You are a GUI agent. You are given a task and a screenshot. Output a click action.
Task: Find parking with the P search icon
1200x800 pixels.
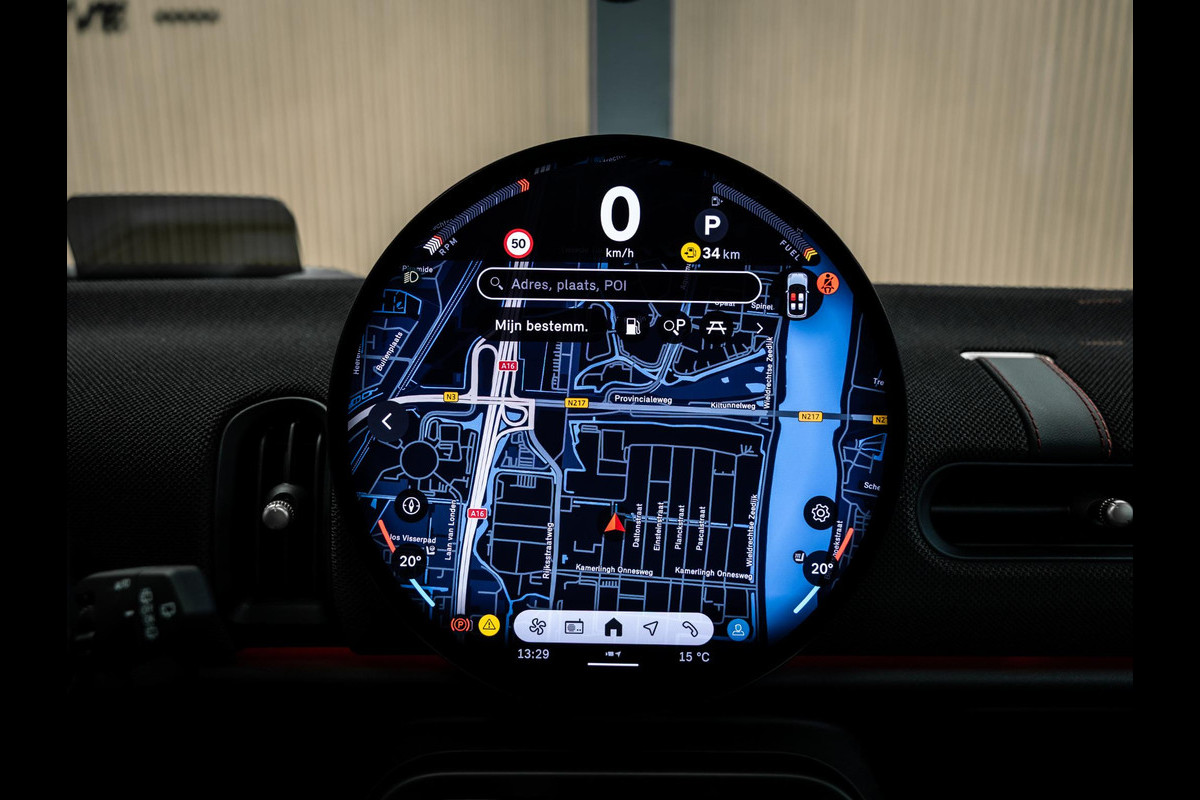click(675, 326)
